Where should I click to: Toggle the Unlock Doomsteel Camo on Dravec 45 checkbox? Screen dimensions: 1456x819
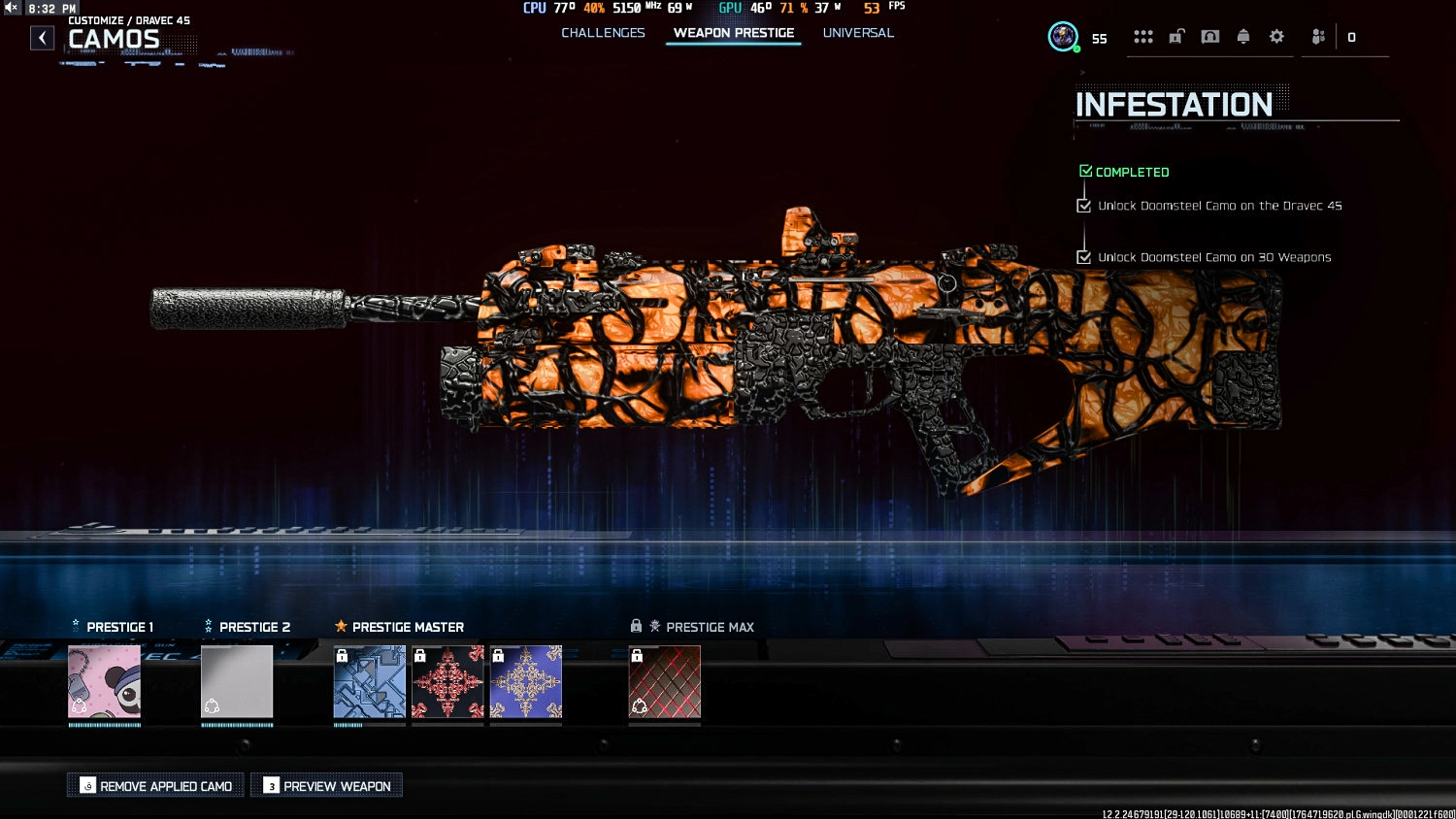point(1084,205)
